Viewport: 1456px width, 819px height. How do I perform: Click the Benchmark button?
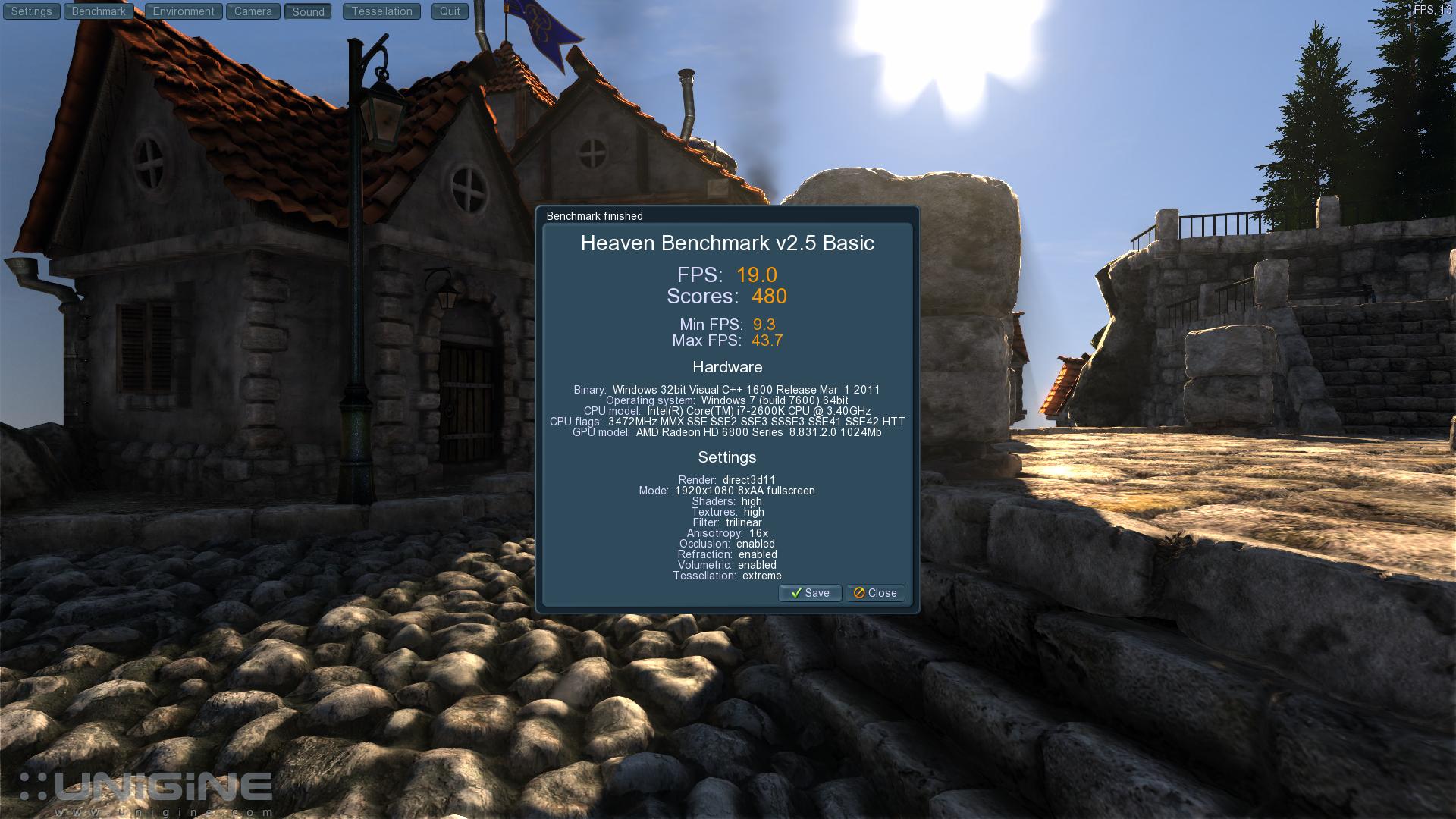click(x=99, y=11)
